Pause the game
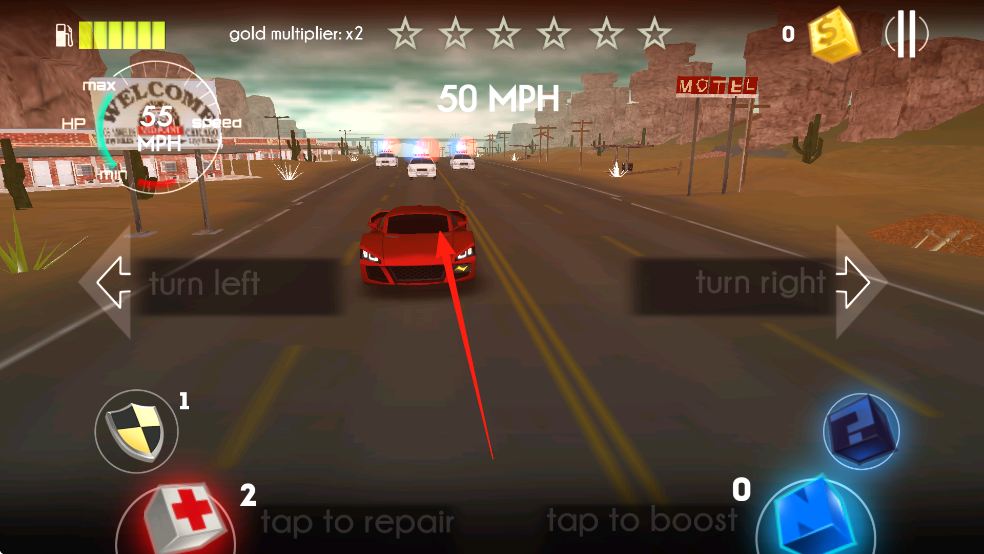 click(x=906, y=36)
